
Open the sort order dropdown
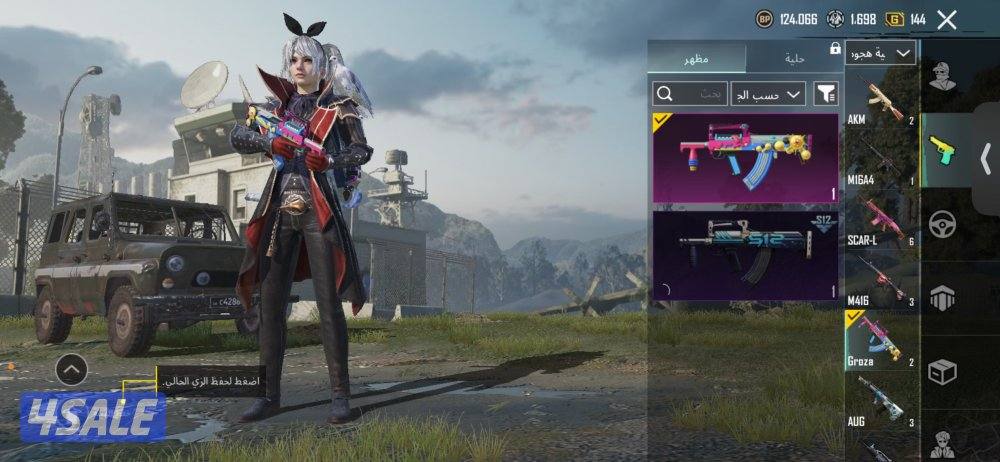pos(768,94)
